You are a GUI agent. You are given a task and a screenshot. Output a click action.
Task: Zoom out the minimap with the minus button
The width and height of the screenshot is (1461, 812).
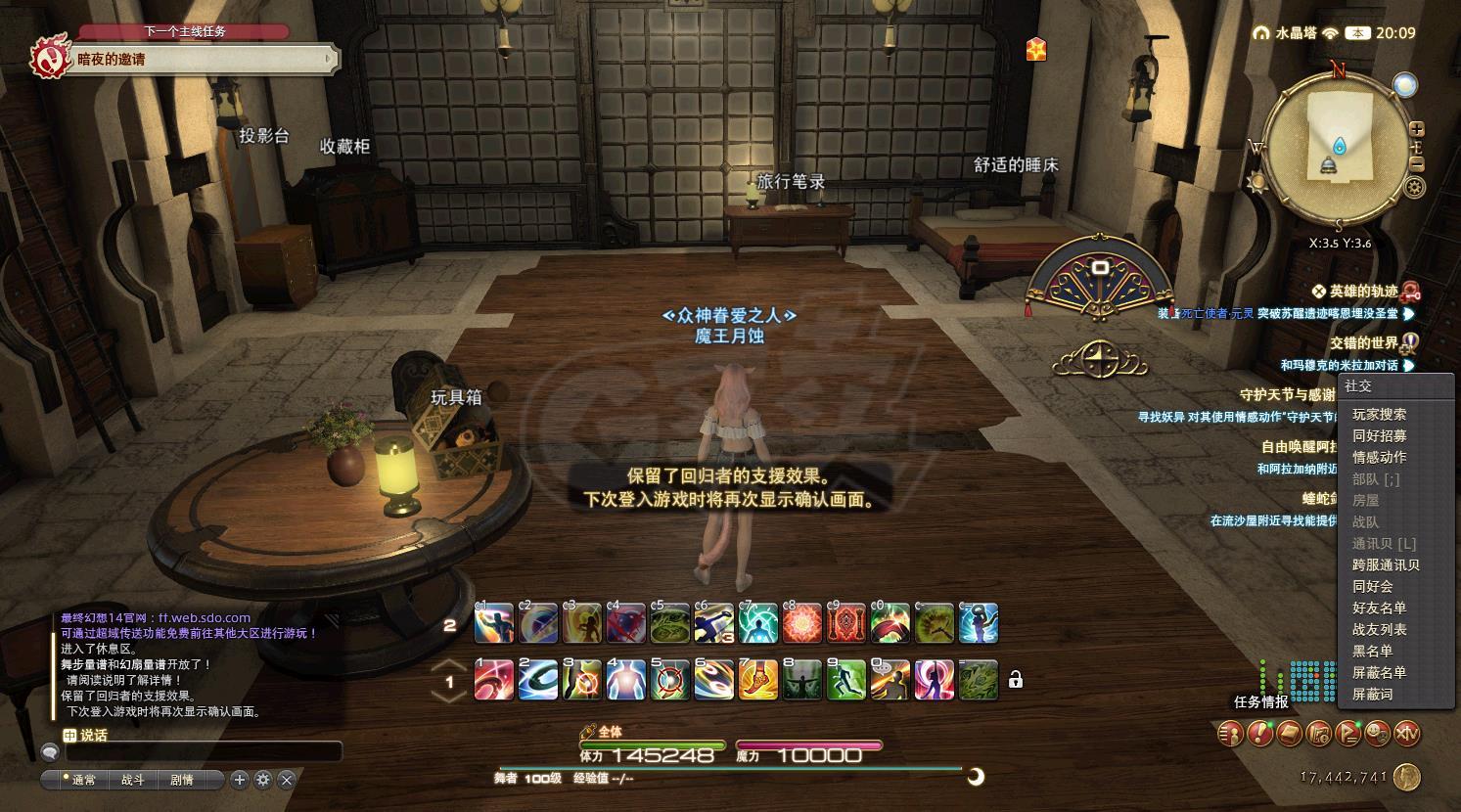tap(1417, 164)
